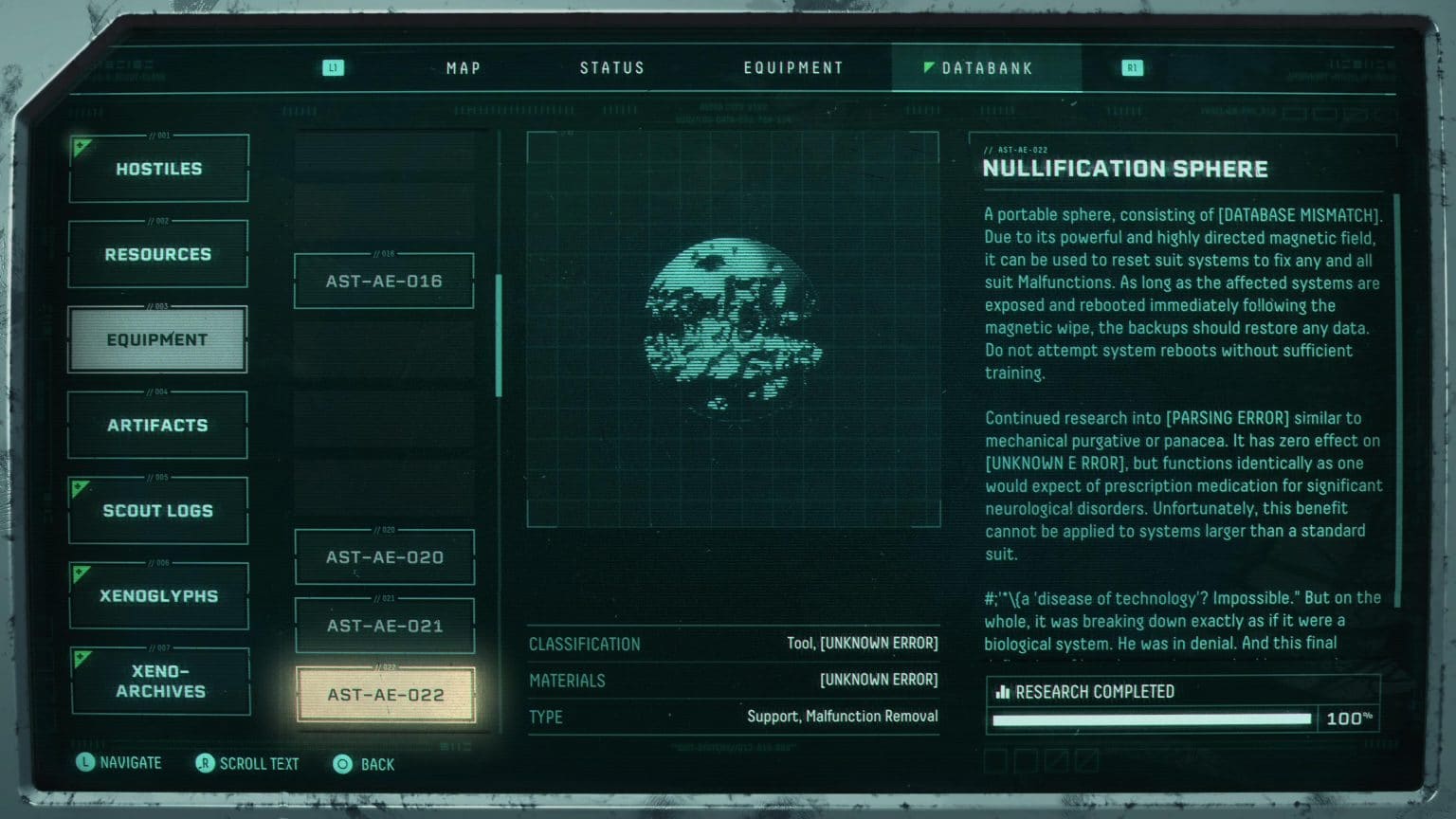Select the Artifacts category
Screen dimensions: 1456x819
[157, 425]
